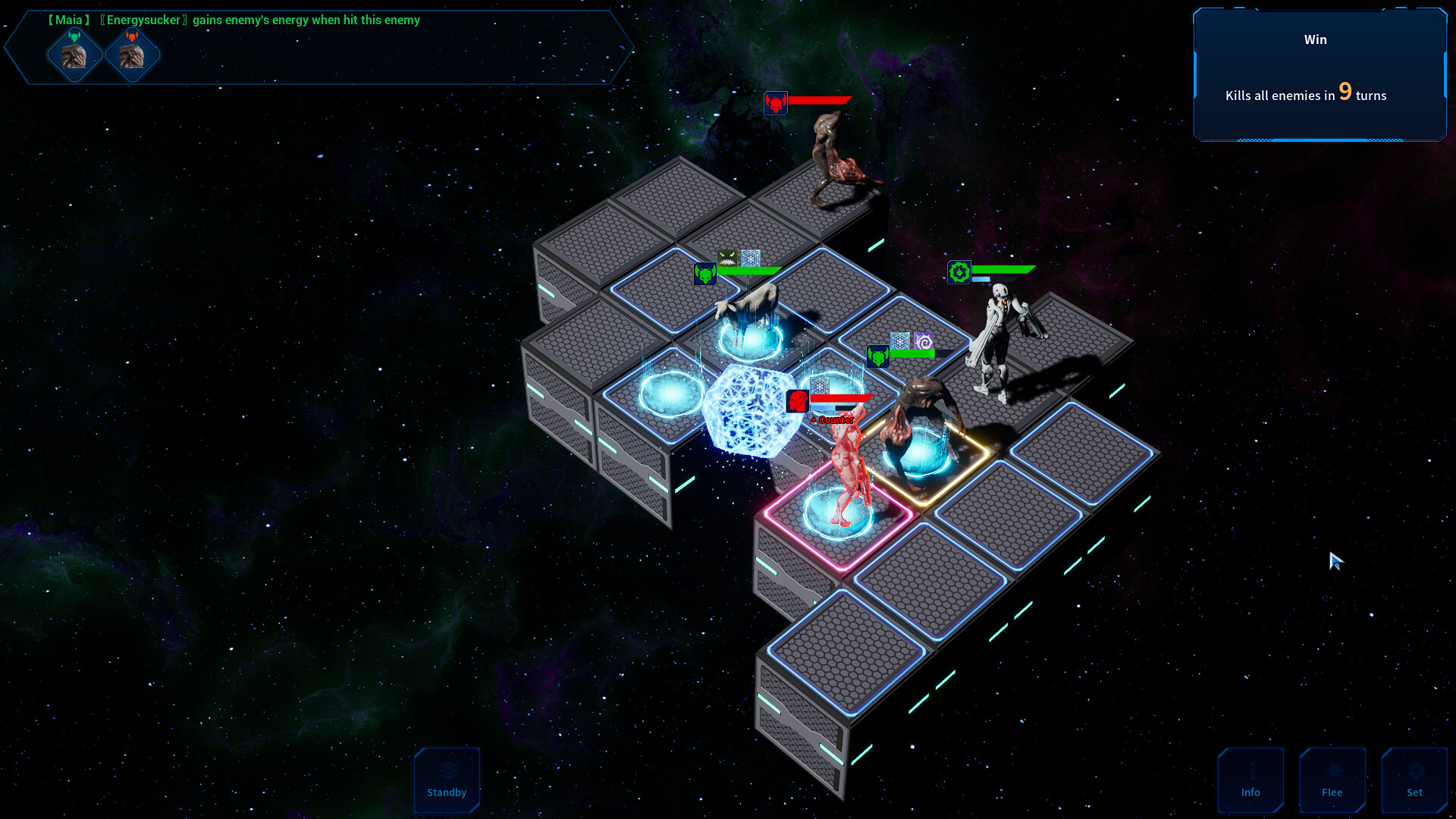
Task: Click the purple spiral debuff on the crouching creature
Action: point(922,340)
